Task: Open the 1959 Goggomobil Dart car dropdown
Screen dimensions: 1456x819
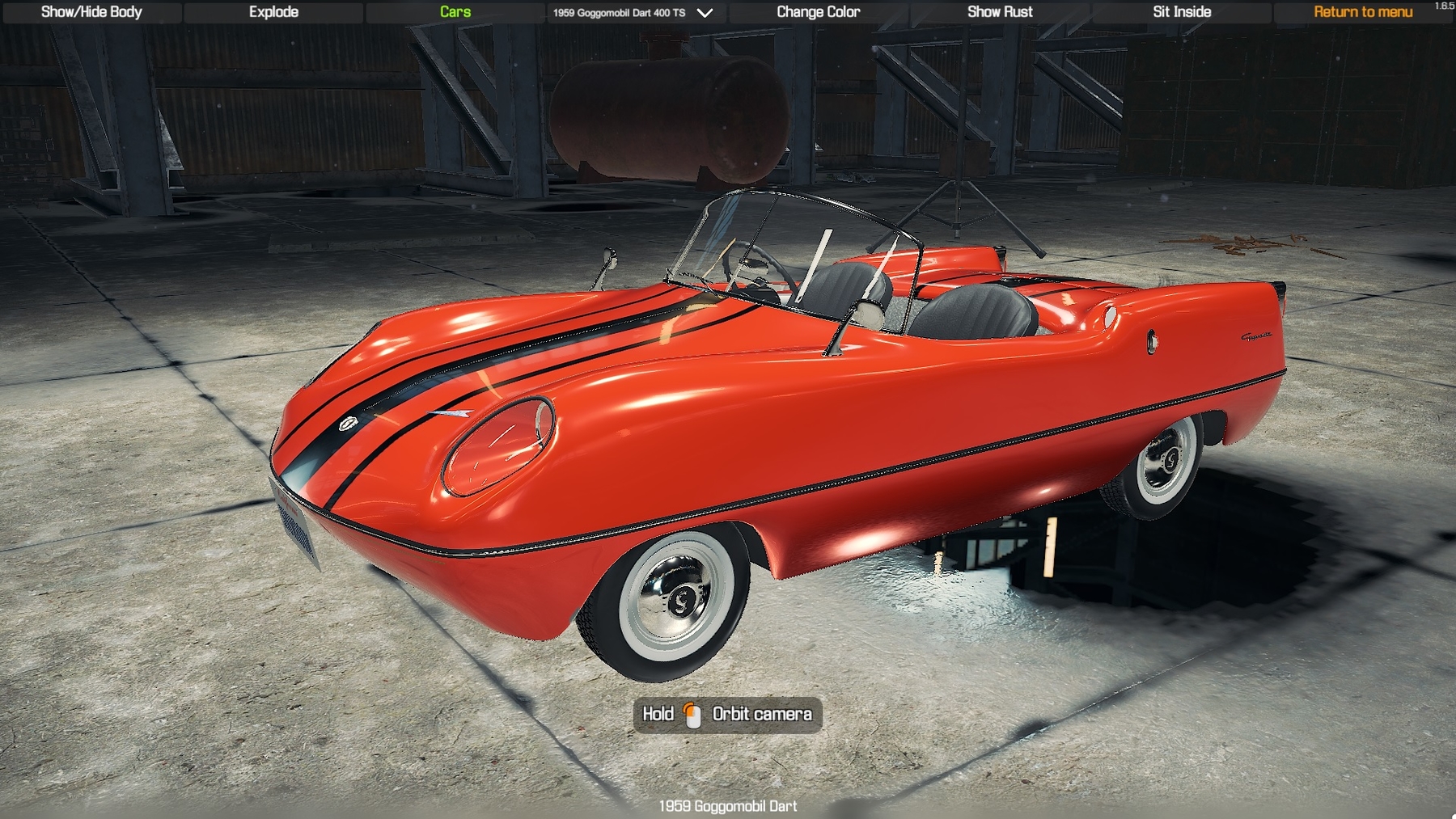Action: click(x=633, y=13)
